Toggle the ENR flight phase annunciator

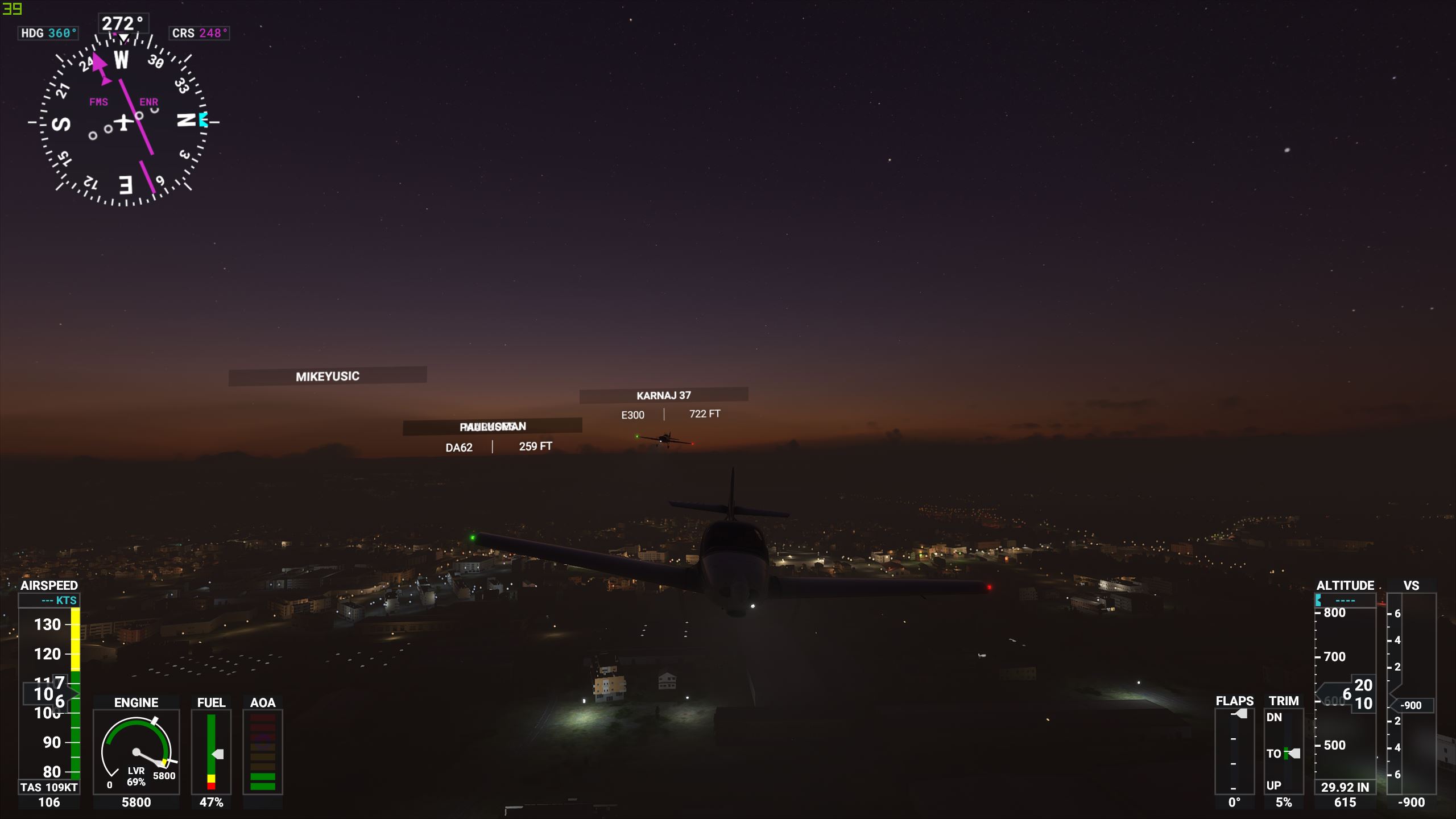(x=148, y=102)
